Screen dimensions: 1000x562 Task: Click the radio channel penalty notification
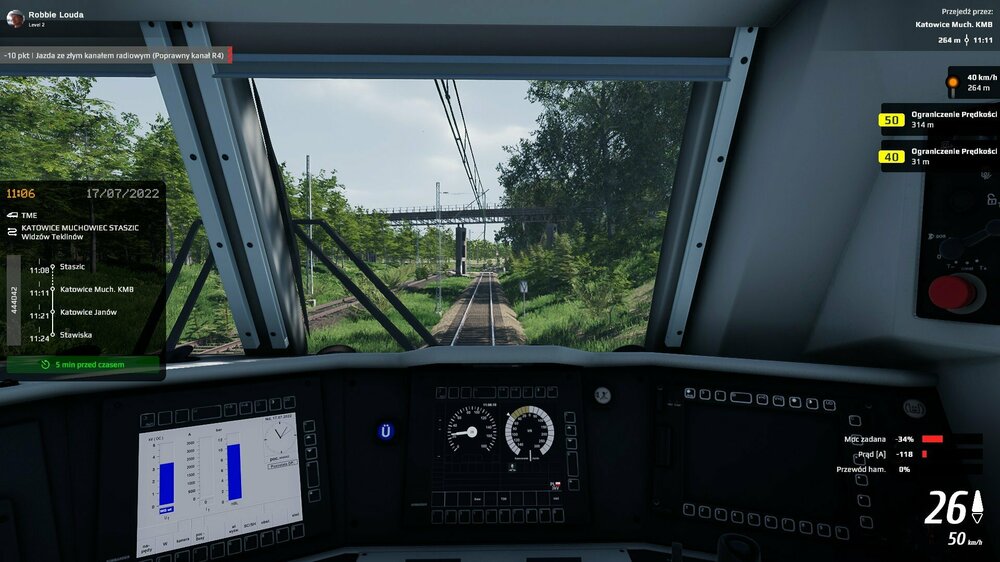(117, 55)
